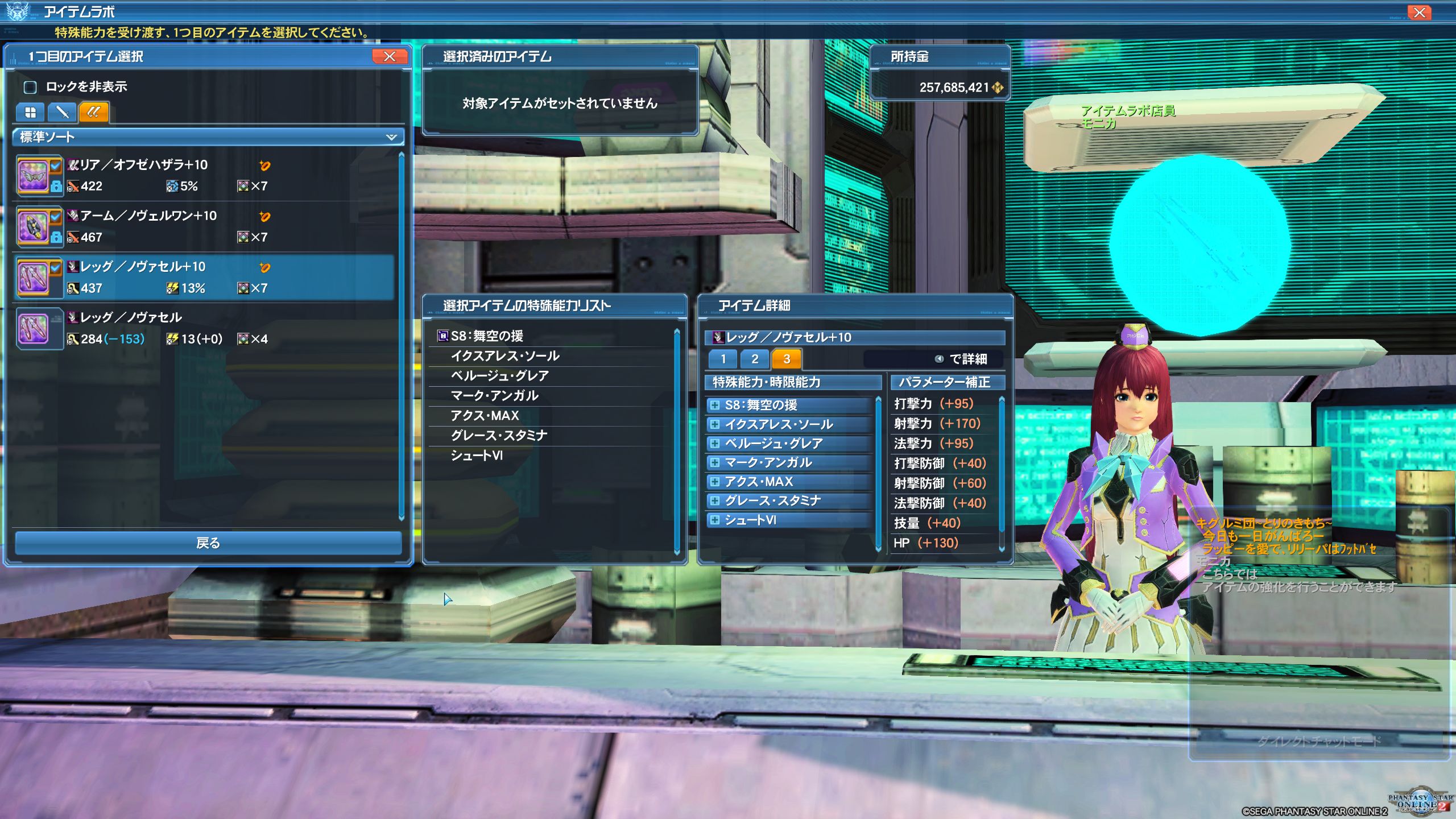Close the first item selection panel
Image resolution: width=1456 pixels, height=819 pixels.
(390, 56)
